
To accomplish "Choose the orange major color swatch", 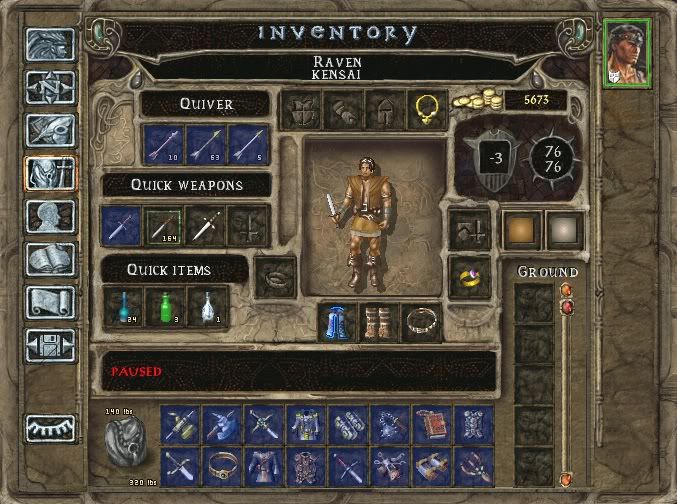I will coord(521,229).
